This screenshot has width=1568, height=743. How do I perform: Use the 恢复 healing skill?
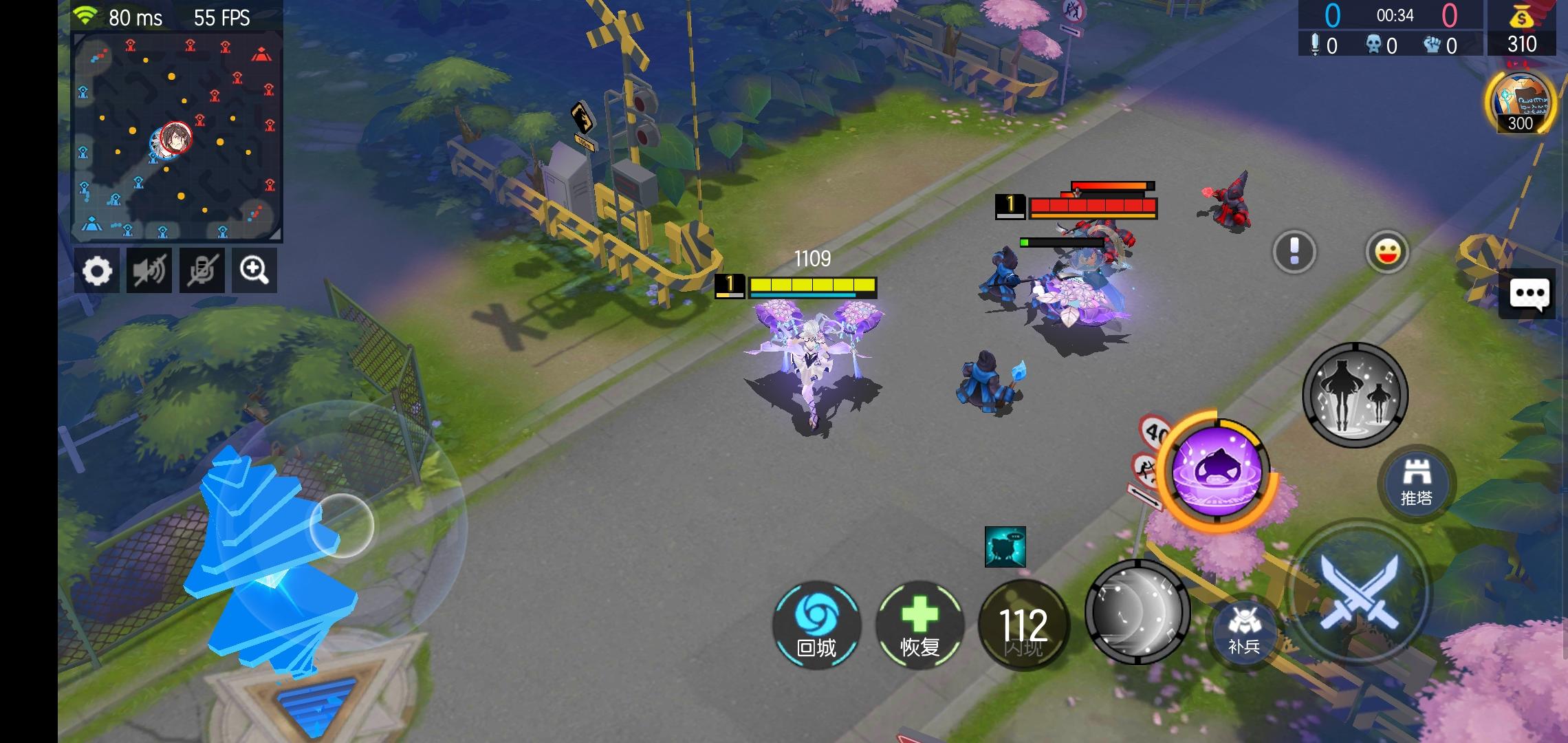pos(922,625)
